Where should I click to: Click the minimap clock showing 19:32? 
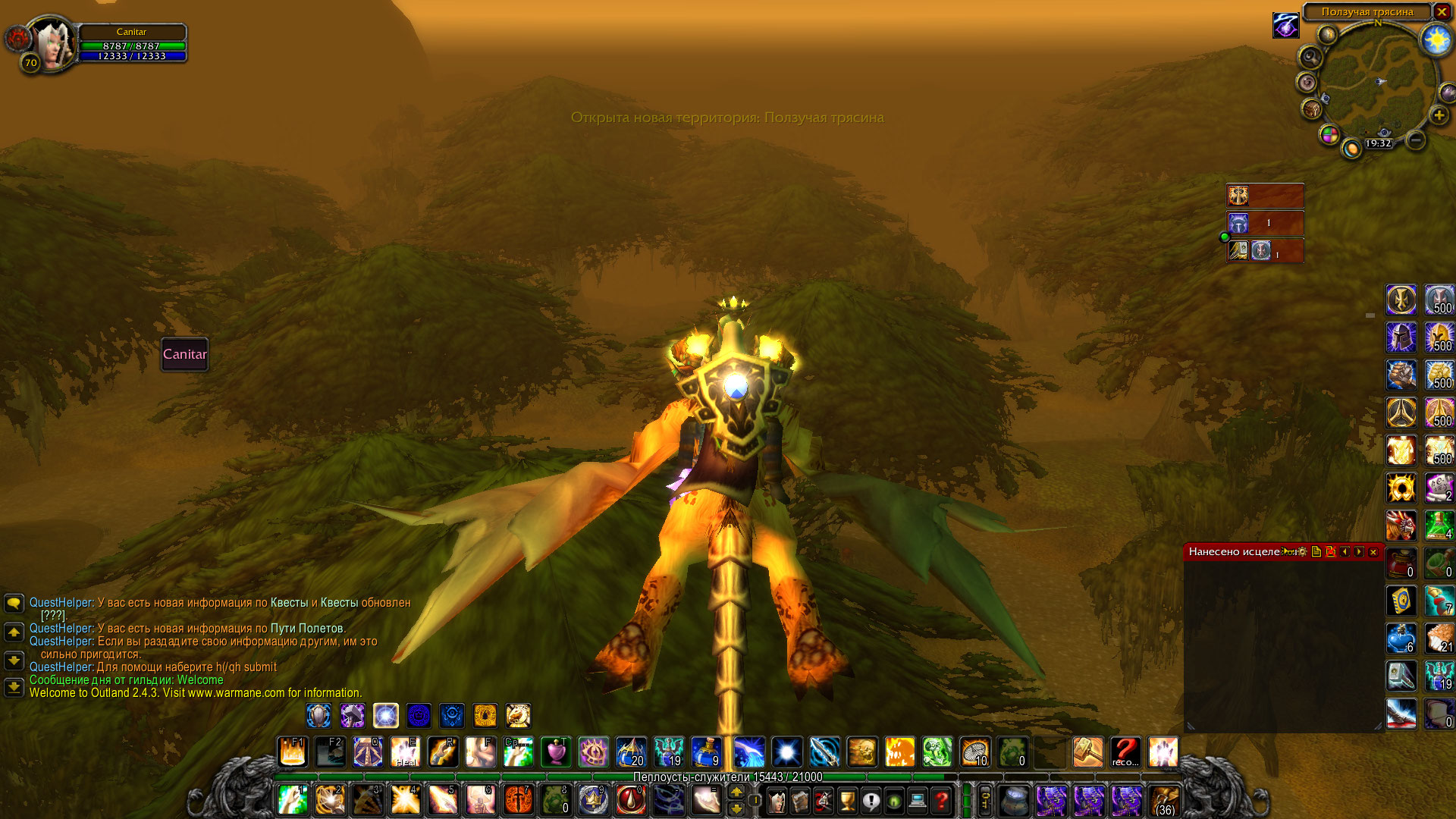pos(1378,143)
